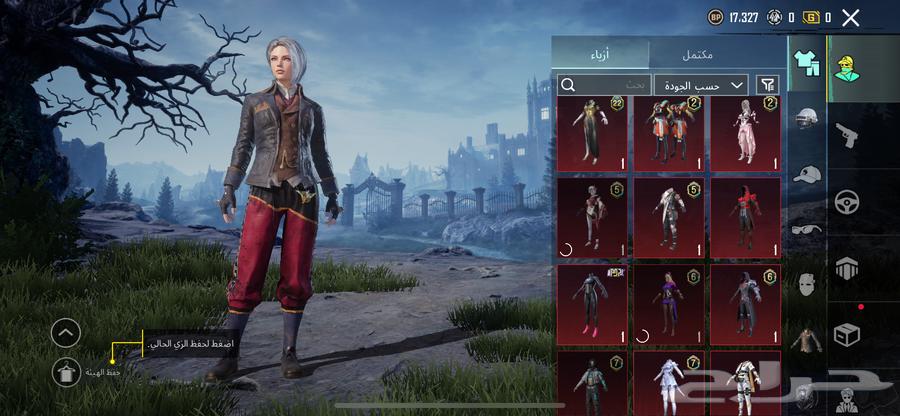Choose the helmet category icon
This screenshot has width=900, height=416.
pyautogui.click(x=806, y=119)
